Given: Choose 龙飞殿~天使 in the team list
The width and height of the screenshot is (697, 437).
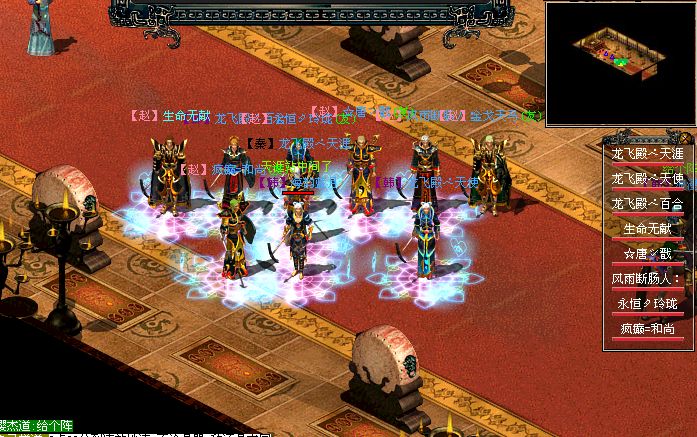Looking at the screenshot, I should [647, 179].
